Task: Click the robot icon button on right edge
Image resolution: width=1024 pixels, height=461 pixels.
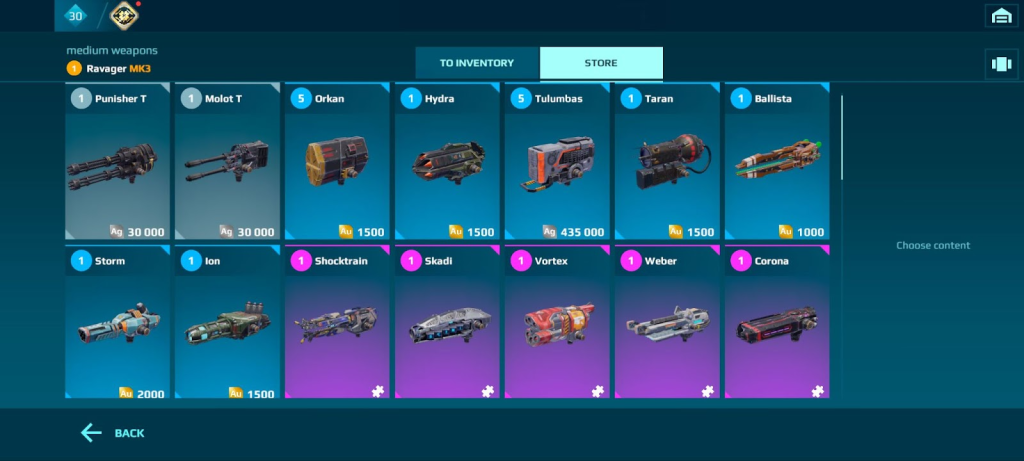Action: coord(1001,63)
